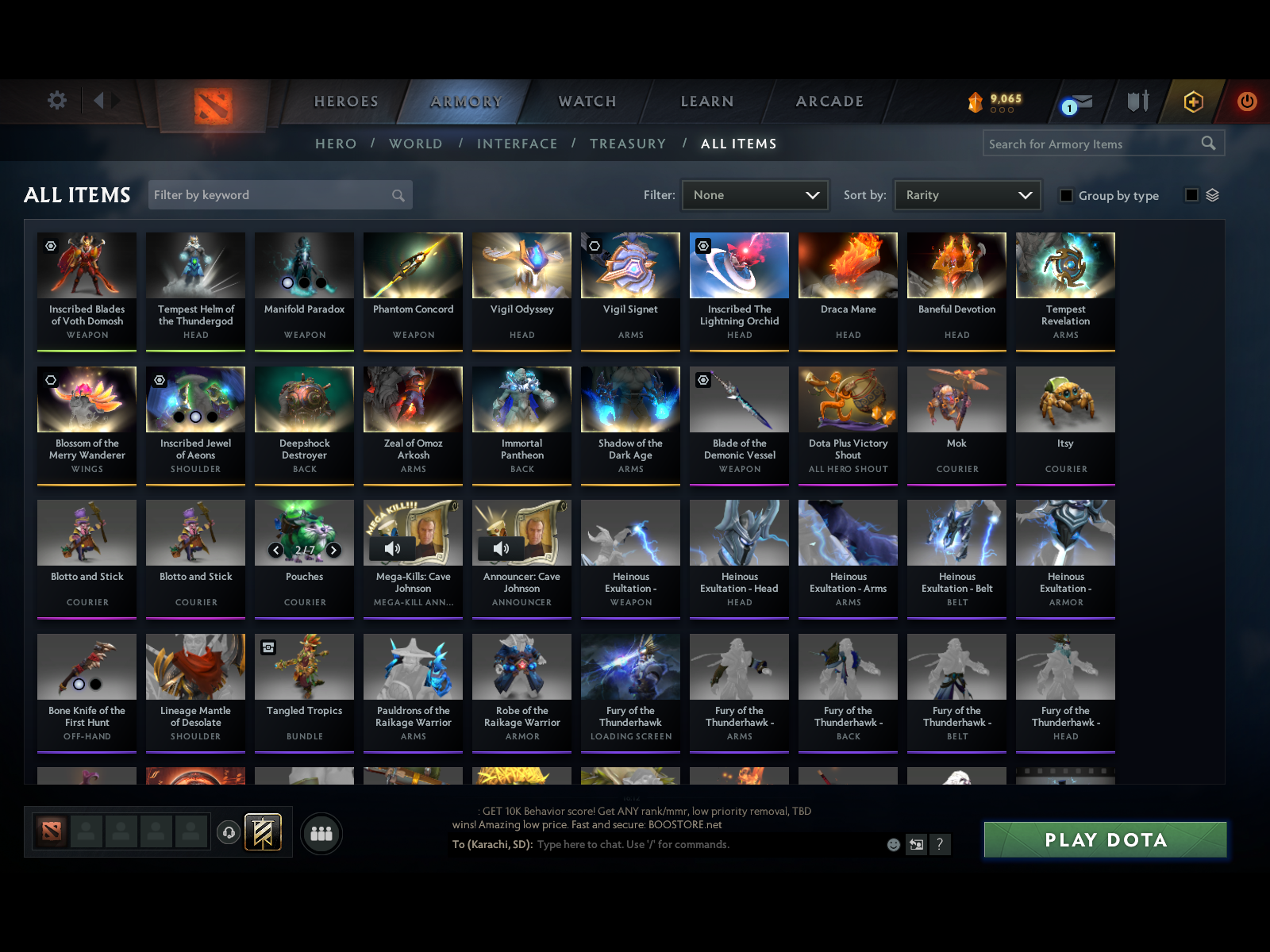Open the shield and sword loadout icon
The image size is (1270, 952).
click(1137, 102)
